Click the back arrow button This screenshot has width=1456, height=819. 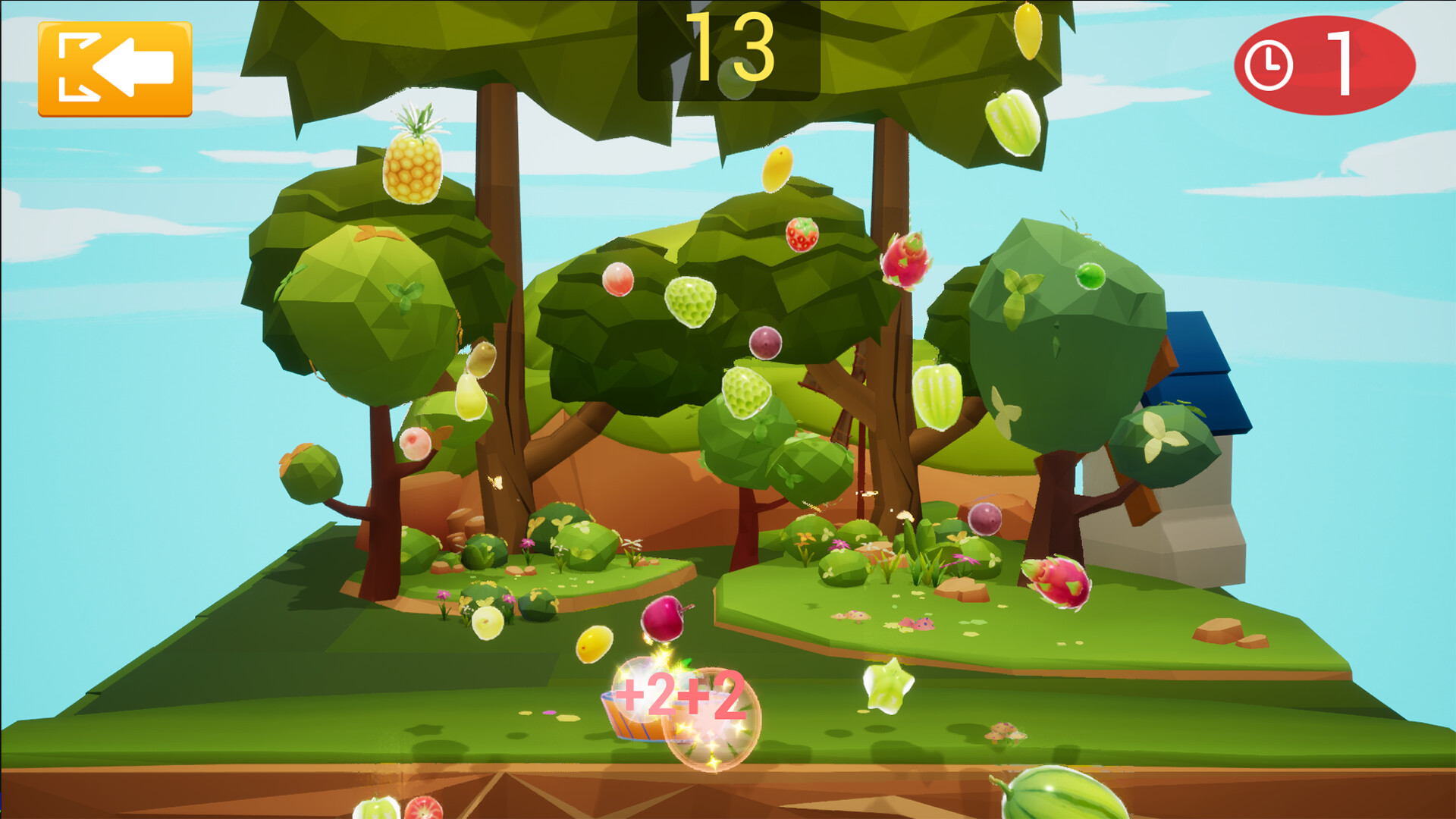pyautogui.click(x=114, y=68)
